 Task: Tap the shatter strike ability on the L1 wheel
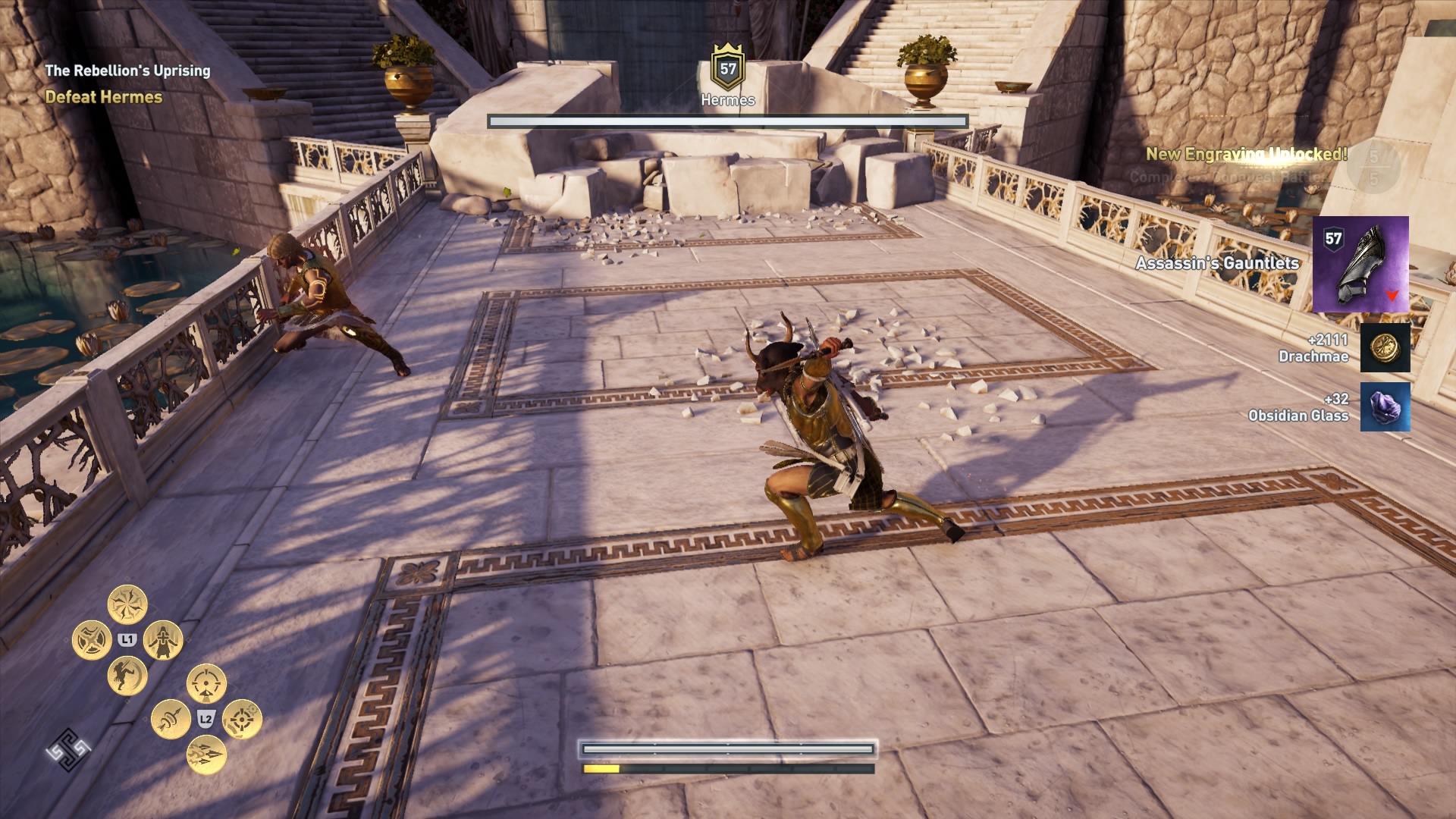pos(127,602)
